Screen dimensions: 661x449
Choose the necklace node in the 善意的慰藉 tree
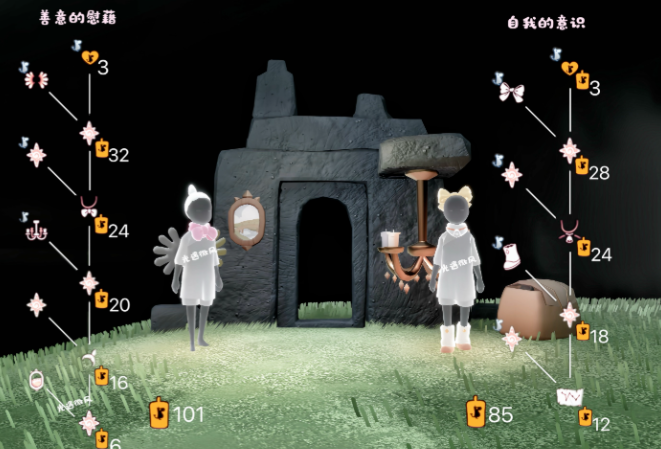tap(89, 207)
